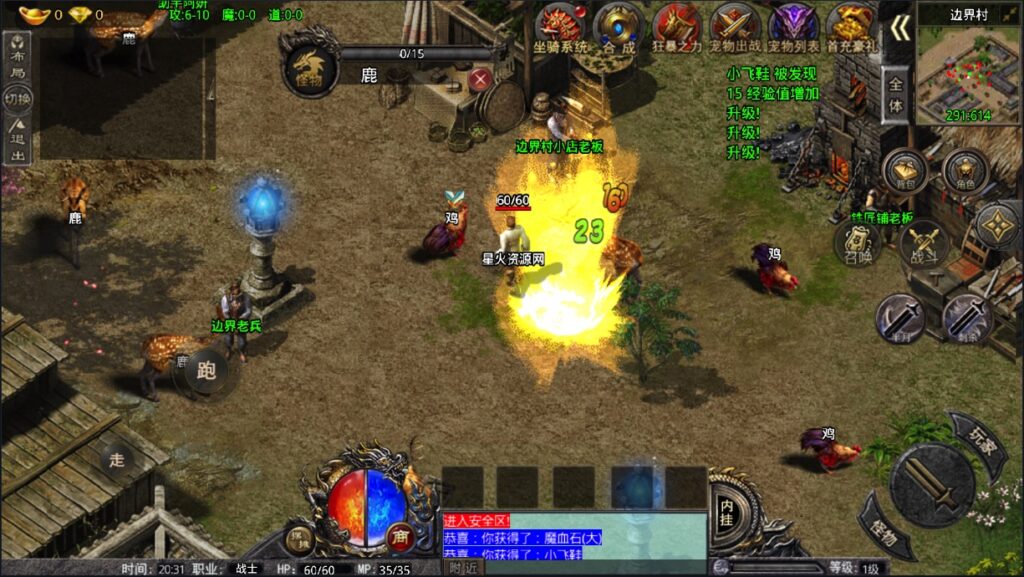Open the 商 shop button
Screen dimensions: 1024x577
pos(401,537)
